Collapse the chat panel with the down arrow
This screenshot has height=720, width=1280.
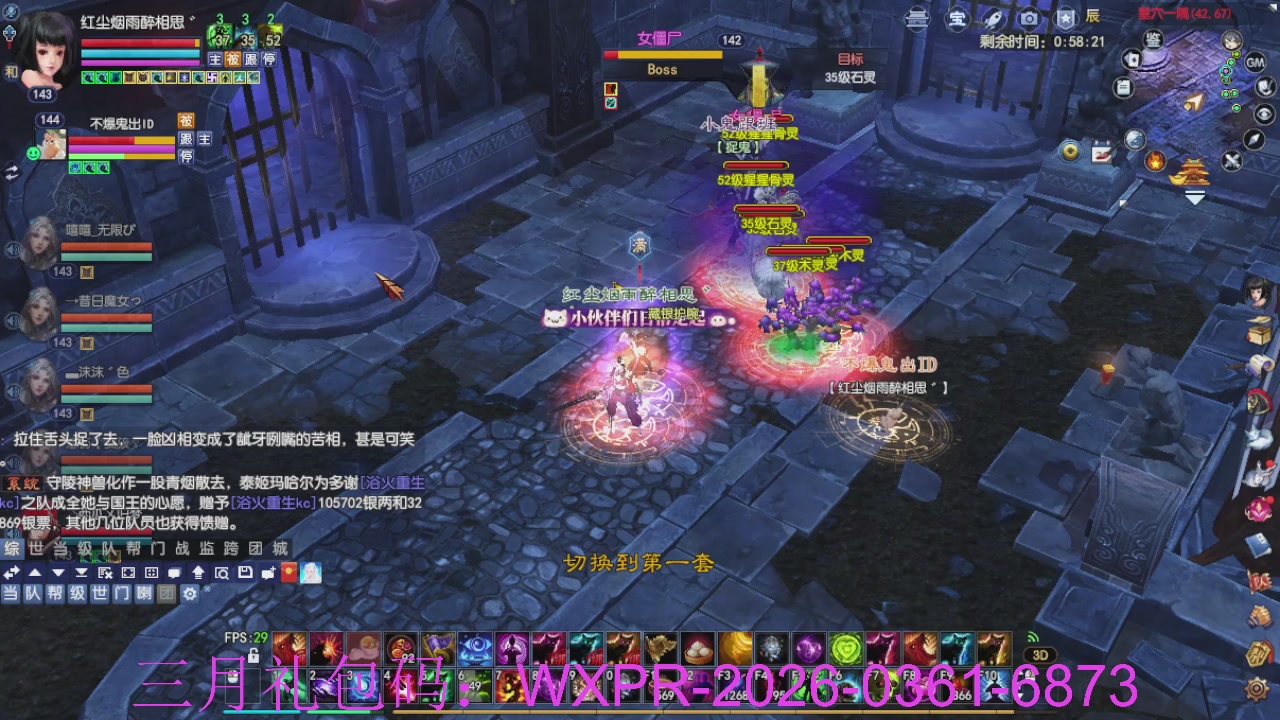57,572
